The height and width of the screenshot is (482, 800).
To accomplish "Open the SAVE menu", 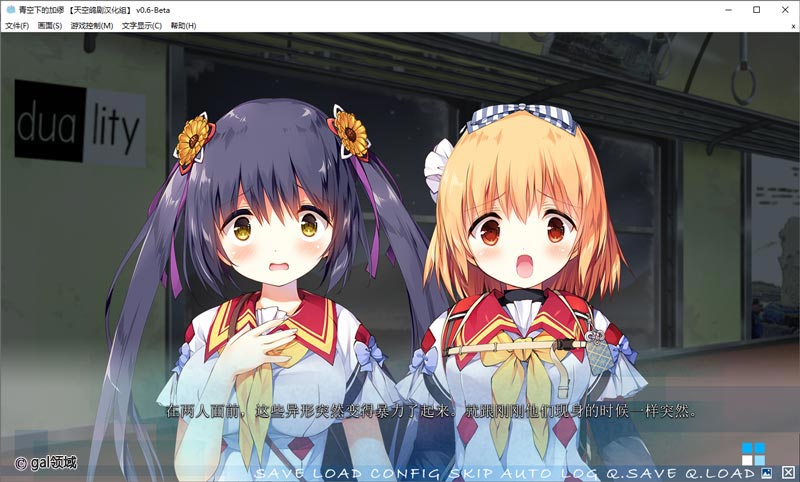I will click(x=278, y=472).
